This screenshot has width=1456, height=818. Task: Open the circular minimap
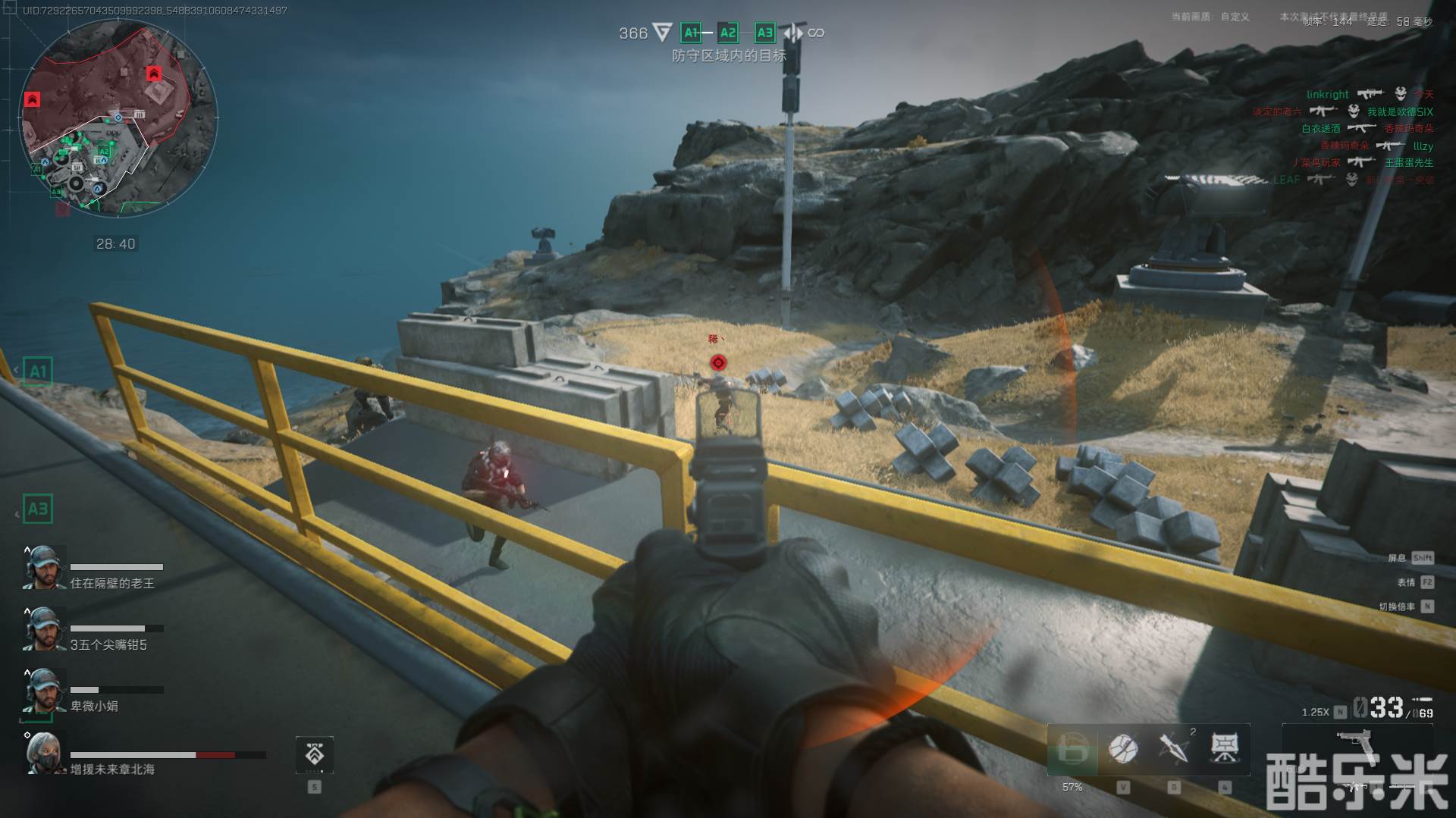point(118,118)
